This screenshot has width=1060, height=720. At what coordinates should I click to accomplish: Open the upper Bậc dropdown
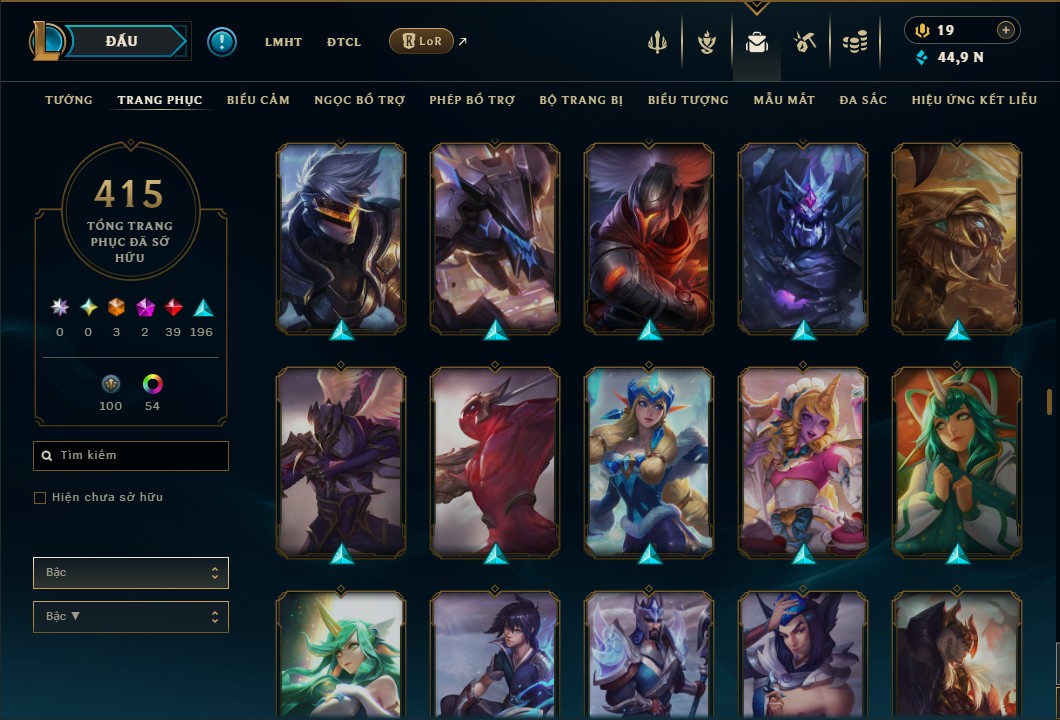[131, 573]
